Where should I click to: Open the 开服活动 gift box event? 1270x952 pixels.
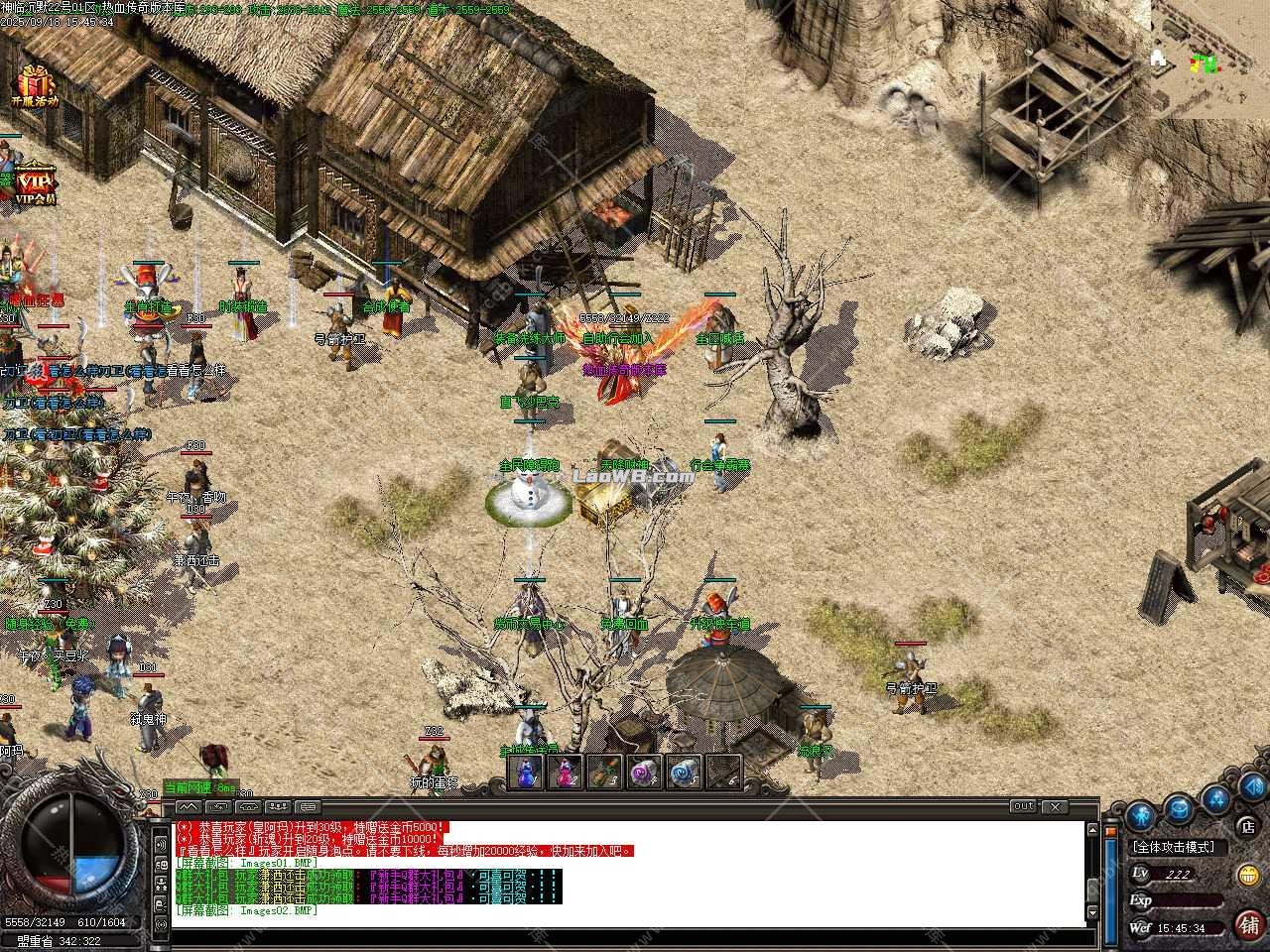35,85
